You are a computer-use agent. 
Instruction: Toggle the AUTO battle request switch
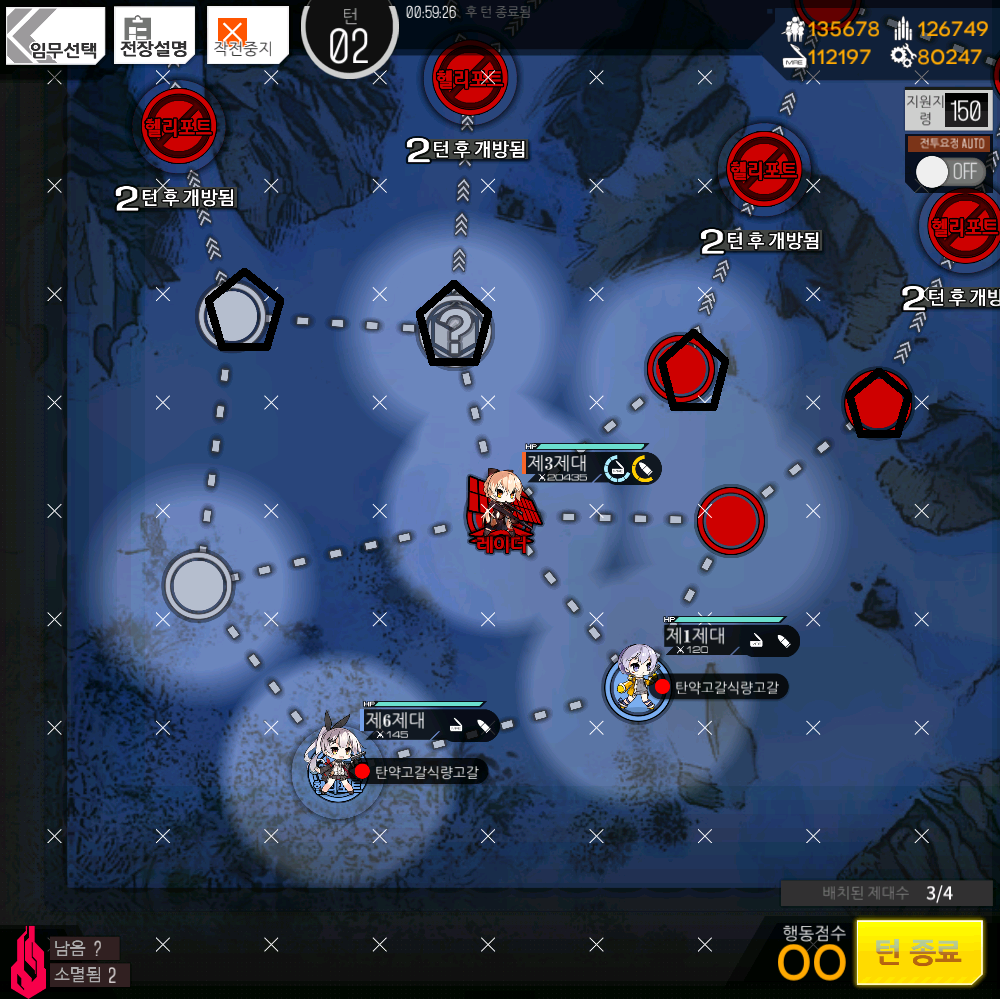coord(948,171)
